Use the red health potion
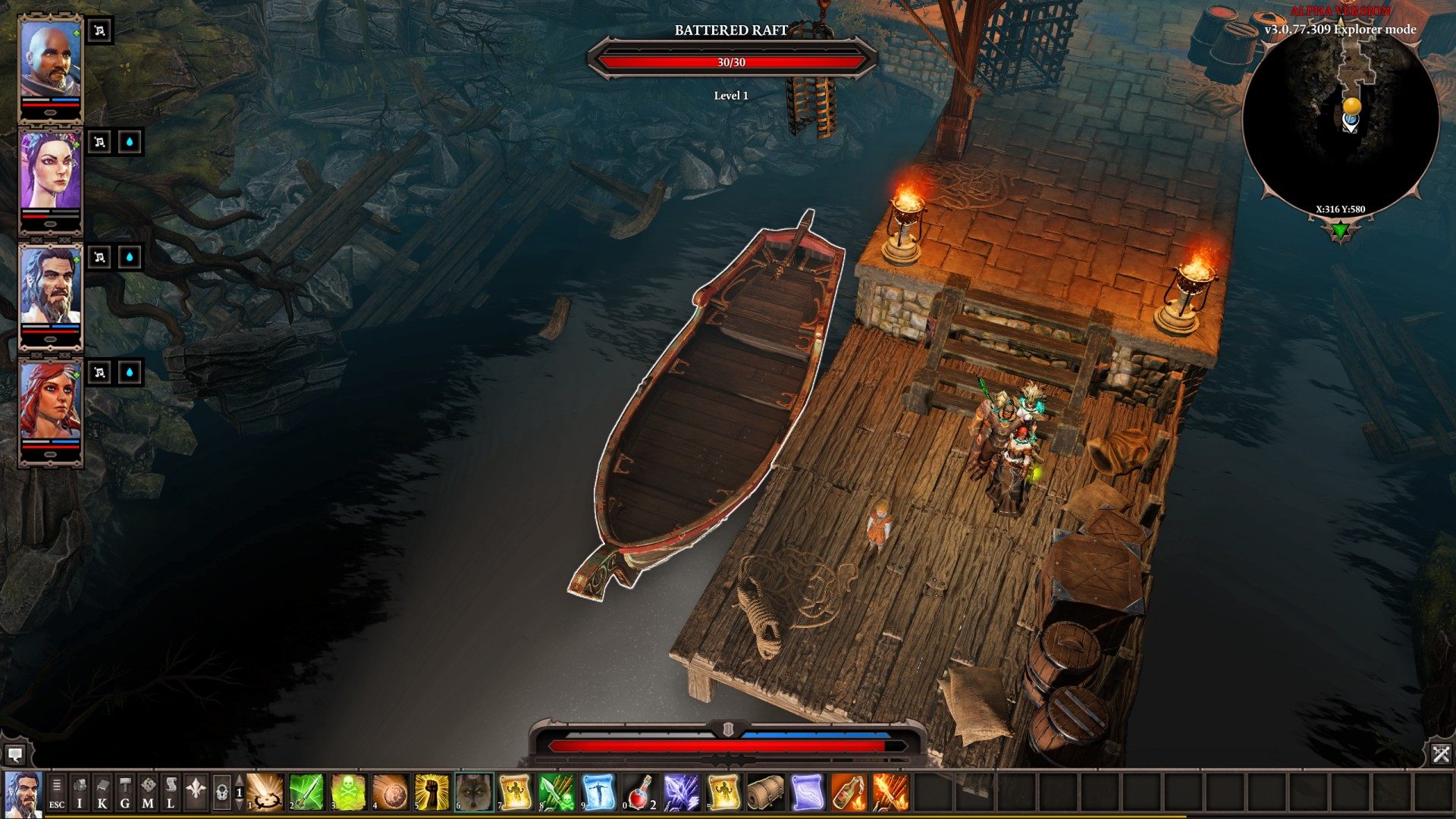The image size is (1456, 819). click(641, 792)
